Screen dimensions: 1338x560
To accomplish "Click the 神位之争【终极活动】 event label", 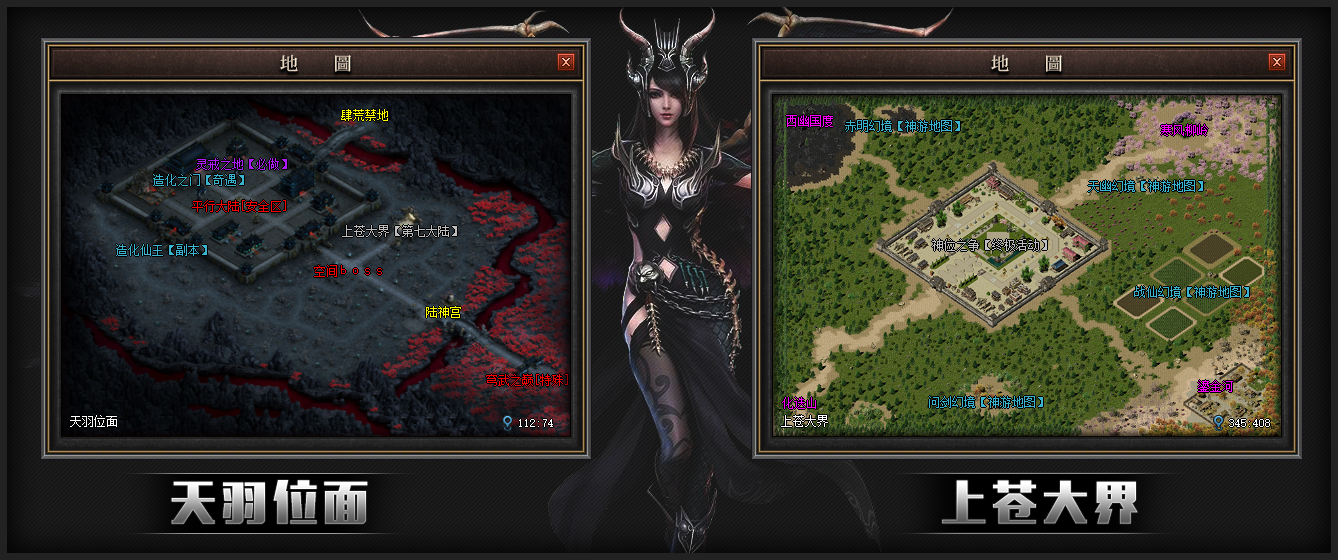I will [x=990, y=245].
